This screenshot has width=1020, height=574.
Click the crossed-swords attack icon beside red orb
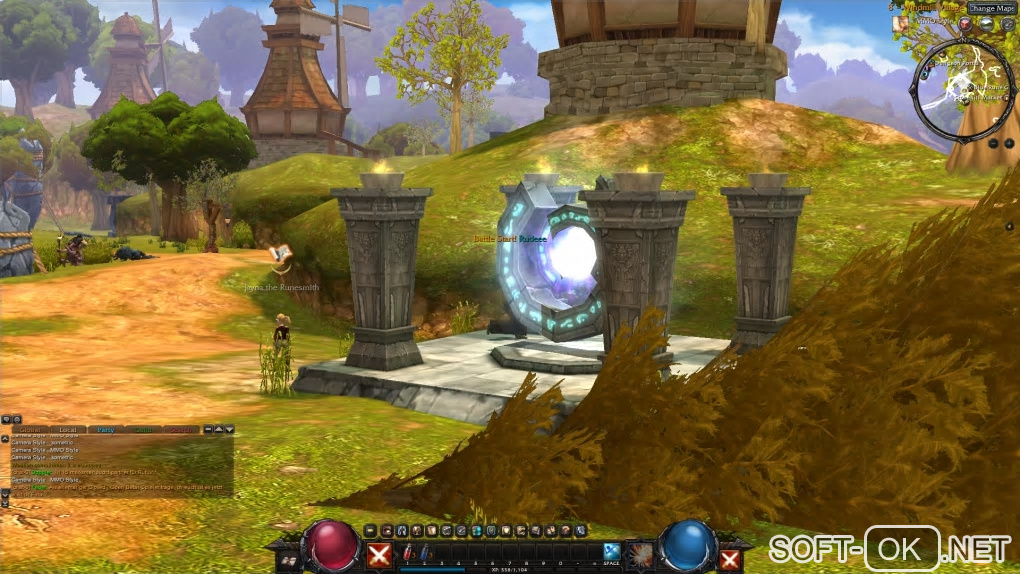point(378,555)
